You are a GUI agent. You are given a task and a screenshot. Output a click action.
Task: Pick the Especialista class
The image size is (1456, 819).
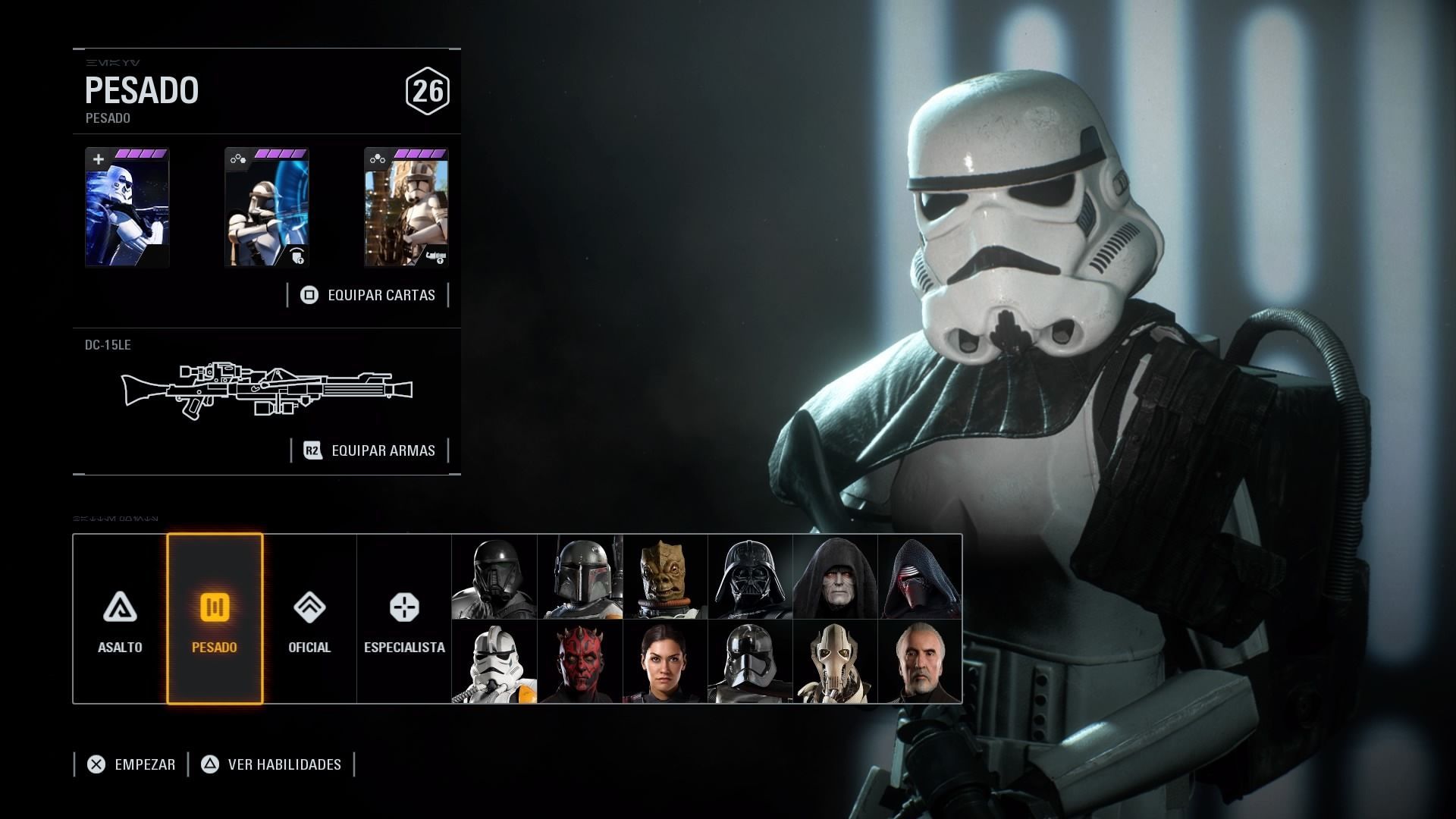[x=404, y=619]
